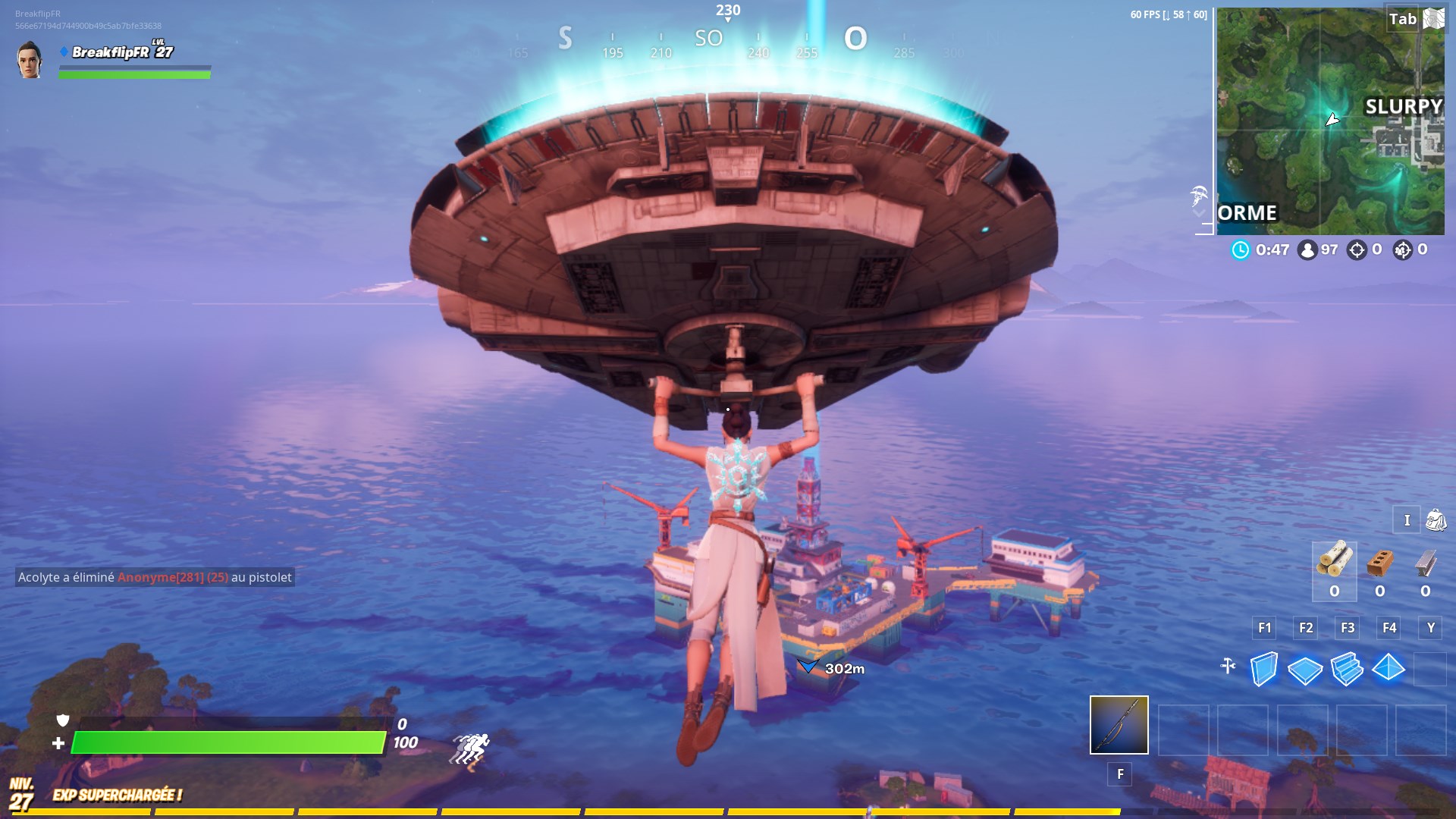Click the crossed tools build mode icon
The height and width of the screenshot is (819, 1456).
(x=1228, y=667)
